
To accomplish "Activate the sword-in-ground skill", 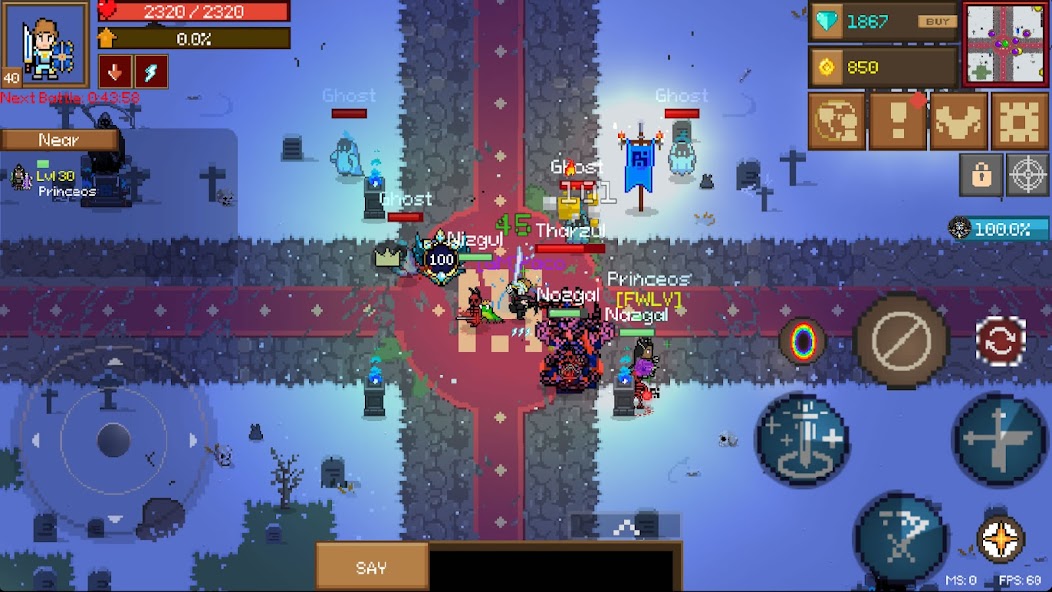I will click(802, 438).
